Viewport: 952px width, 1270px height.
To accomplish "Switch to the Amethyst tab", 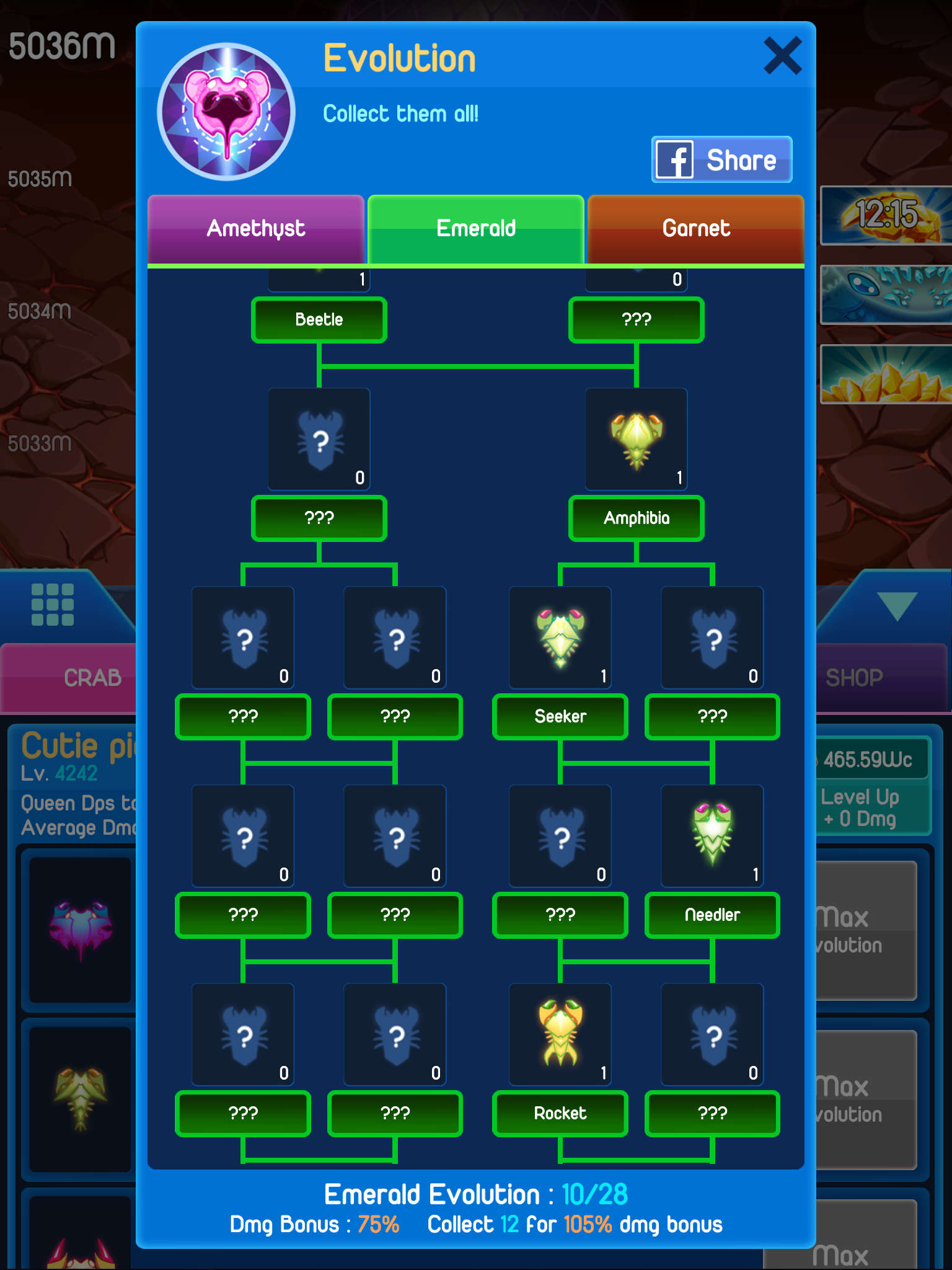I will click(255, 229).
